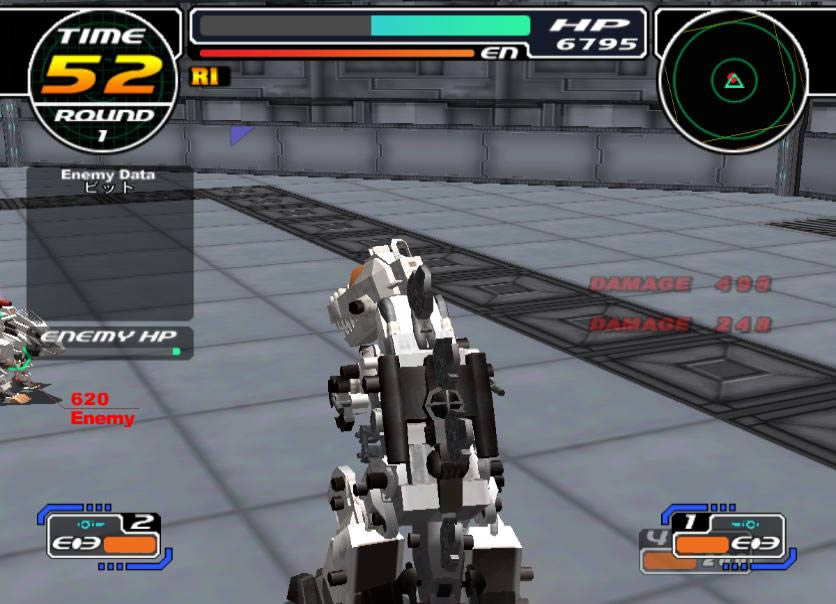Open the Enemy Data panel
The width and height of the screenshot is (836, 604).
tap(109, 243)
